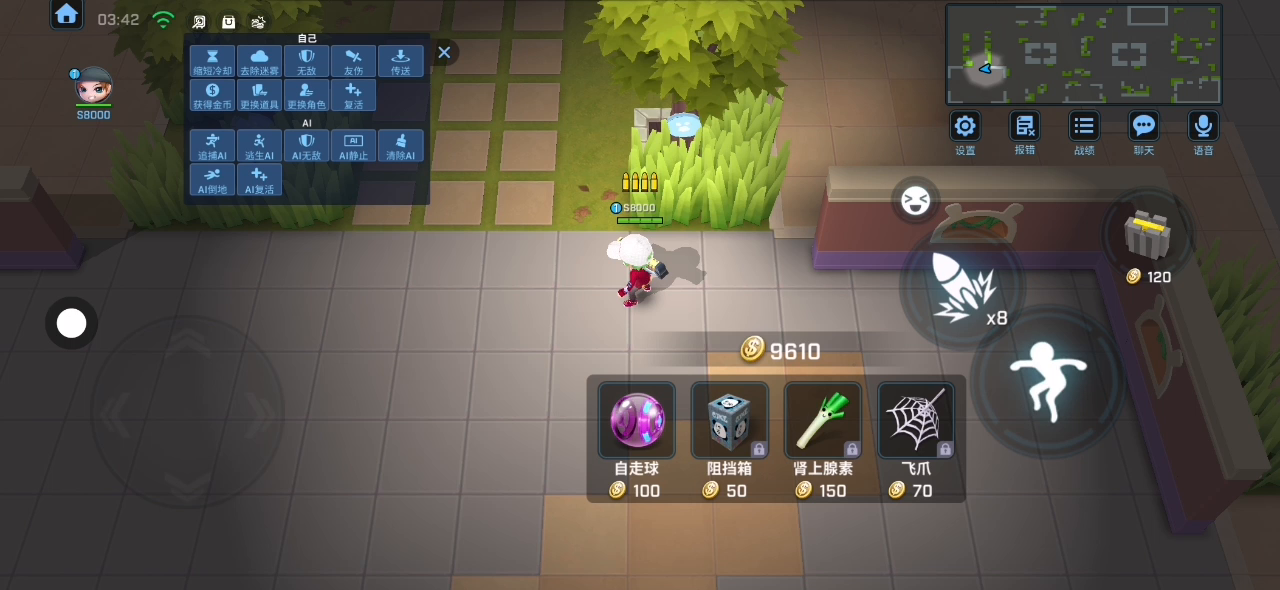
Task: Return home via the house icon
Action: tap(67, 14)
